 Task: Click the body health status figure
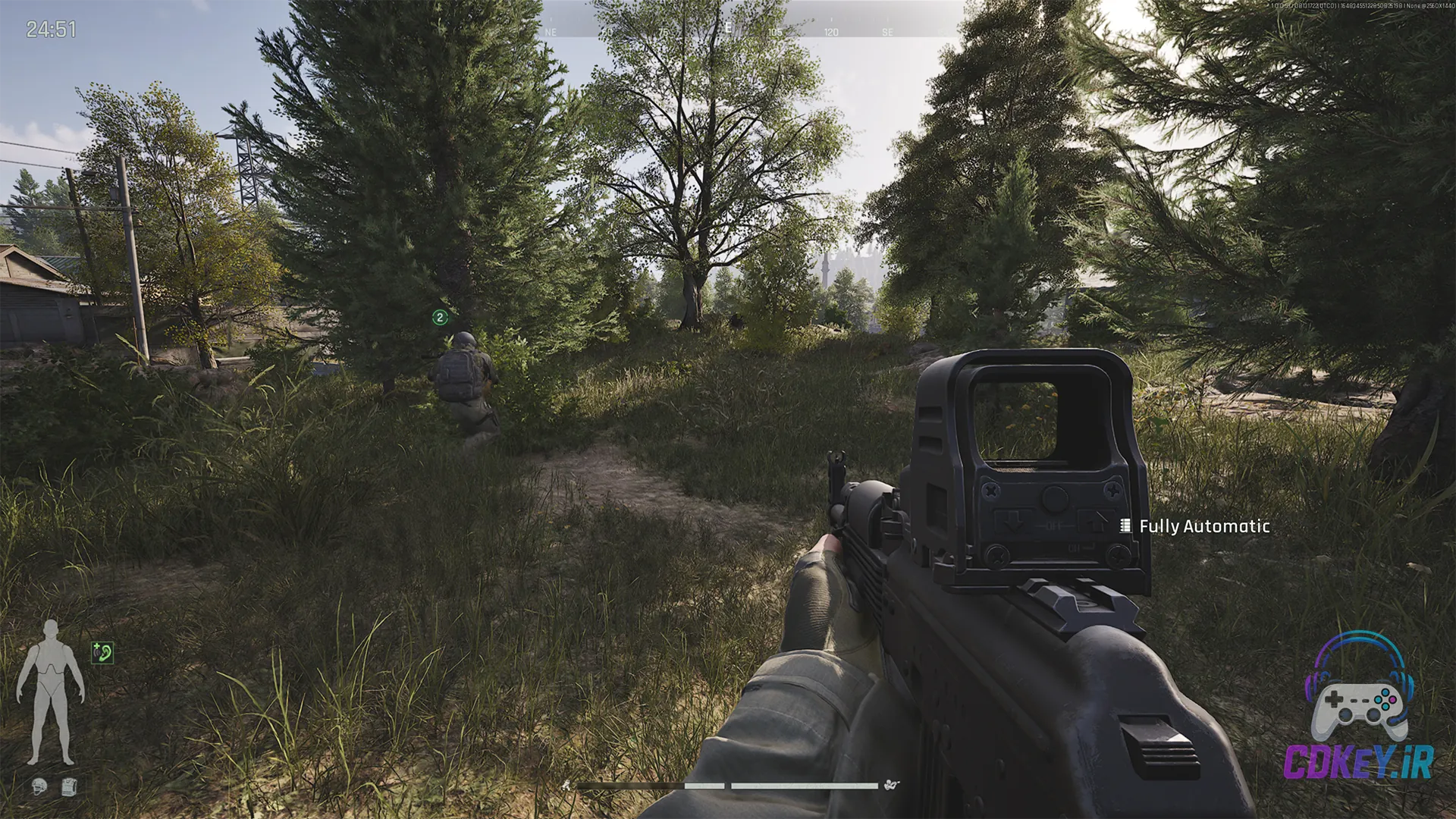[50, 692]
